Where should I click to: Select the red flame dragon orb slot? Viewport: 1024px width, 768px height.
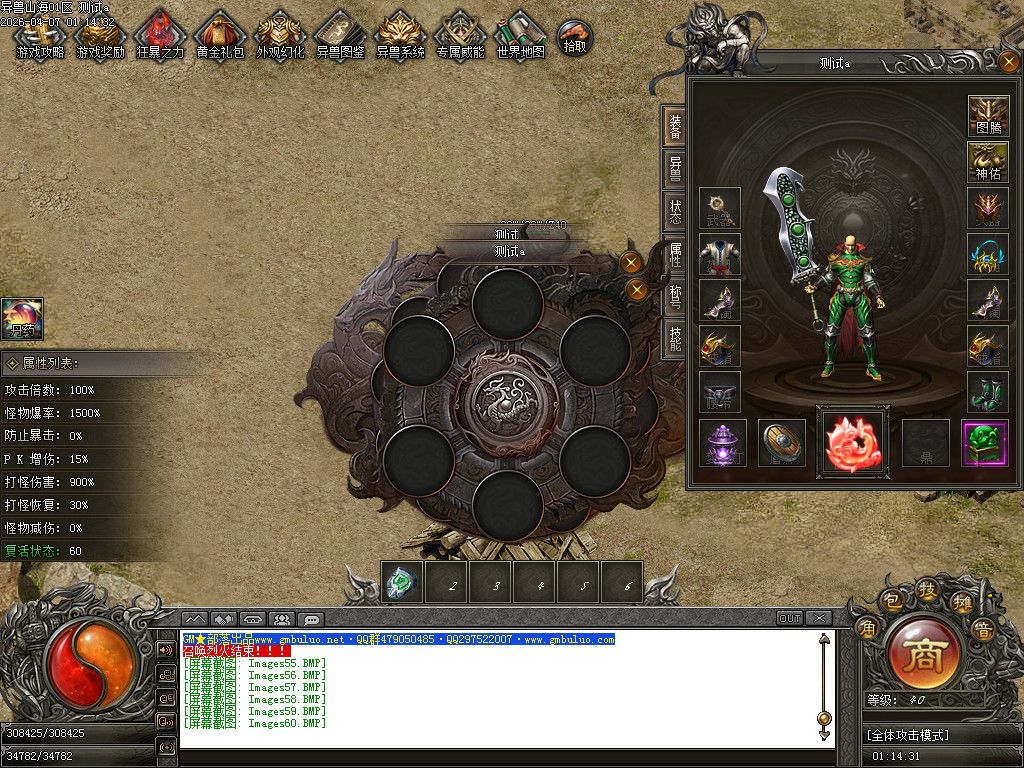(852, 443)
